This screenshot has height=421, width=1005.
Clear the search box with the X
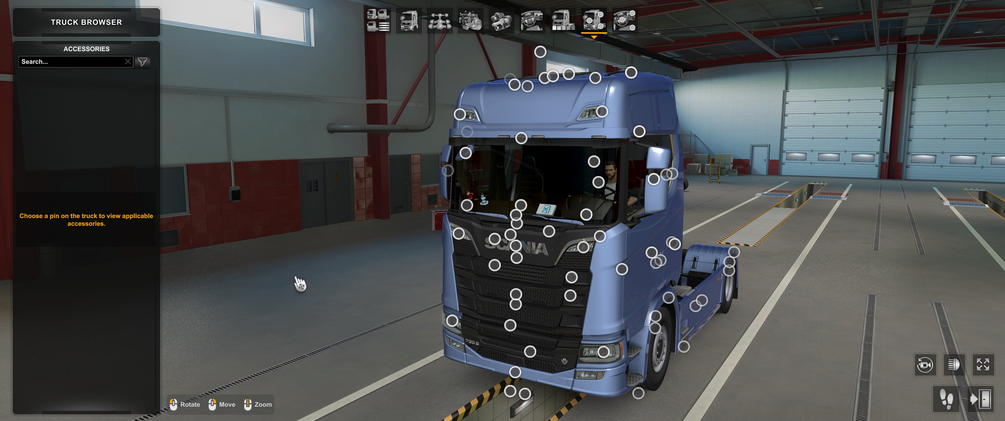pos(128,62)
